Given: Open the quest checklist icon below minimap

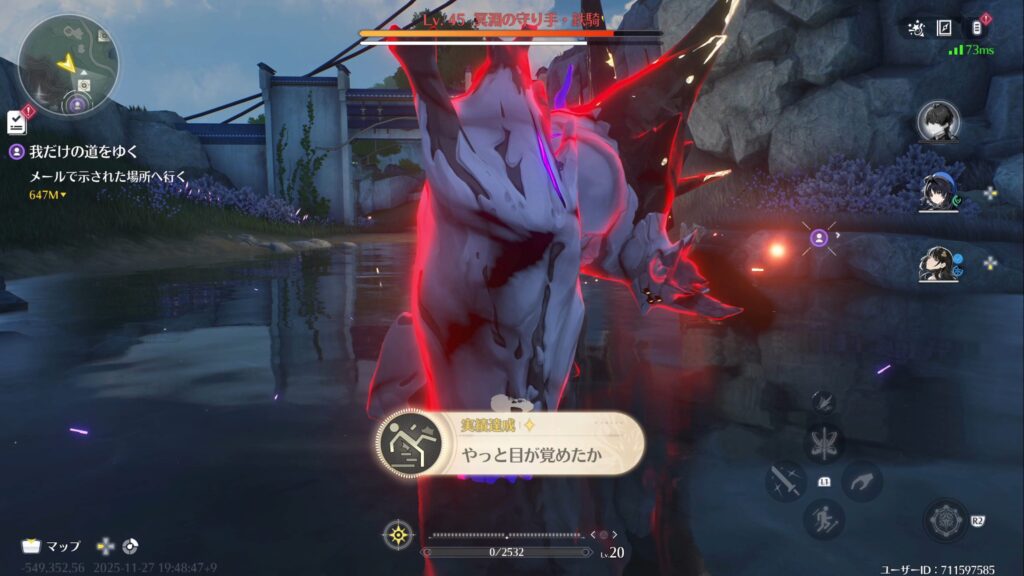Looking at the screenshot, I should pyautogui.click(x=16, y=121).
